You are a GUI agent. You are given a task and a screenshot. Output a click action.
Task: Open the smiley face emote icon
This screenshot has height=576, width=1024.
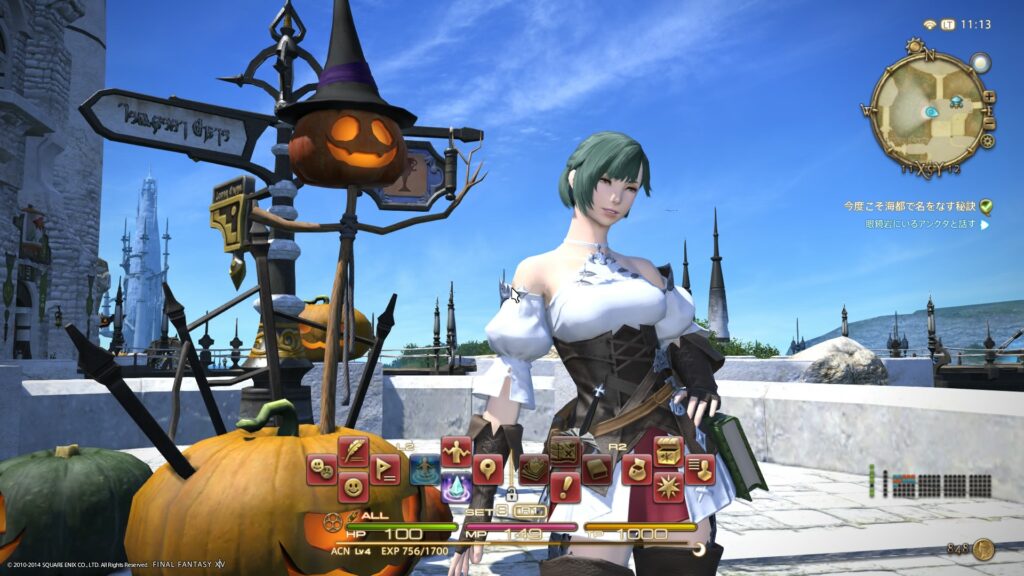353,487
